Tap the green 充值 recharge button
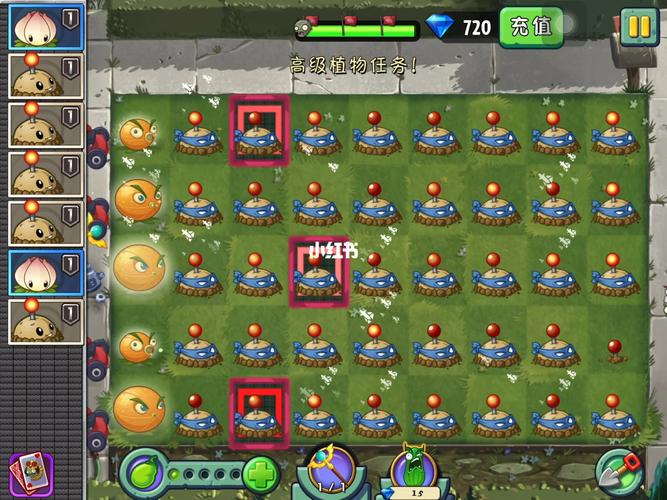The height and width of the screenshot is (500, 667). [x=530, y=26]
